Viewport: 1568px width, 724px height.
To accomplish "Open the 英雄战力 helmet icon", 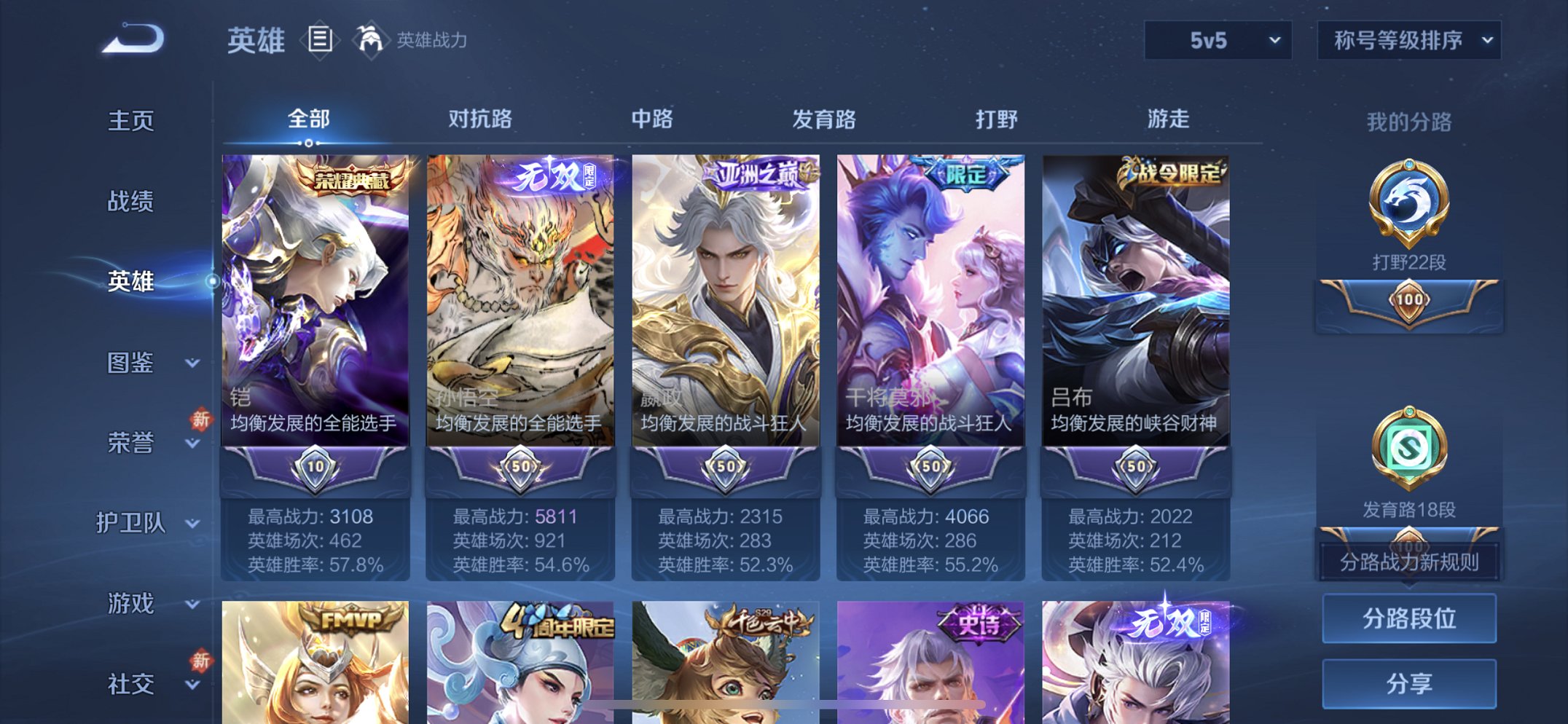I will point(372,39).
